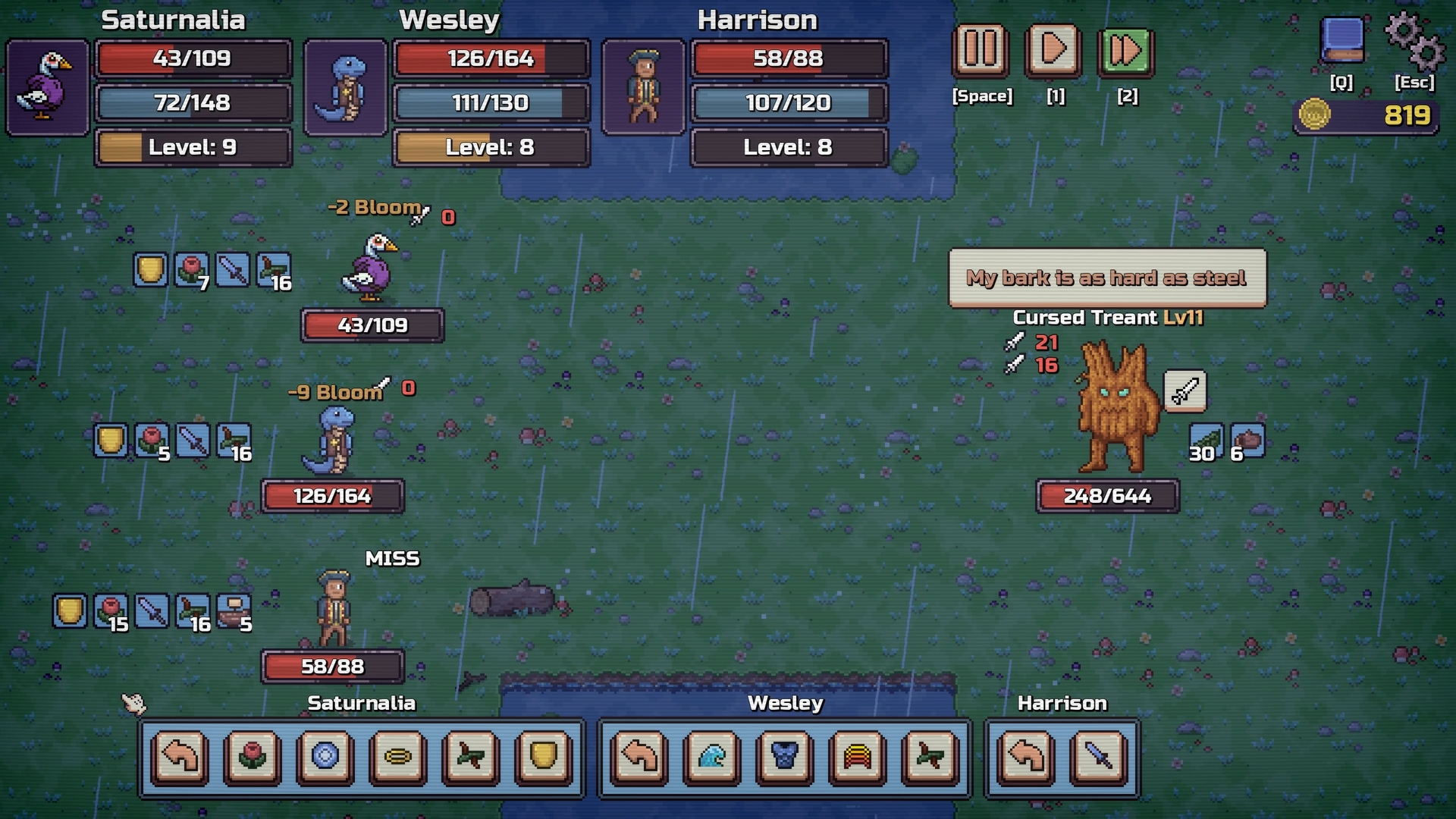Click Wesley's back arrow button

[639, 756]
